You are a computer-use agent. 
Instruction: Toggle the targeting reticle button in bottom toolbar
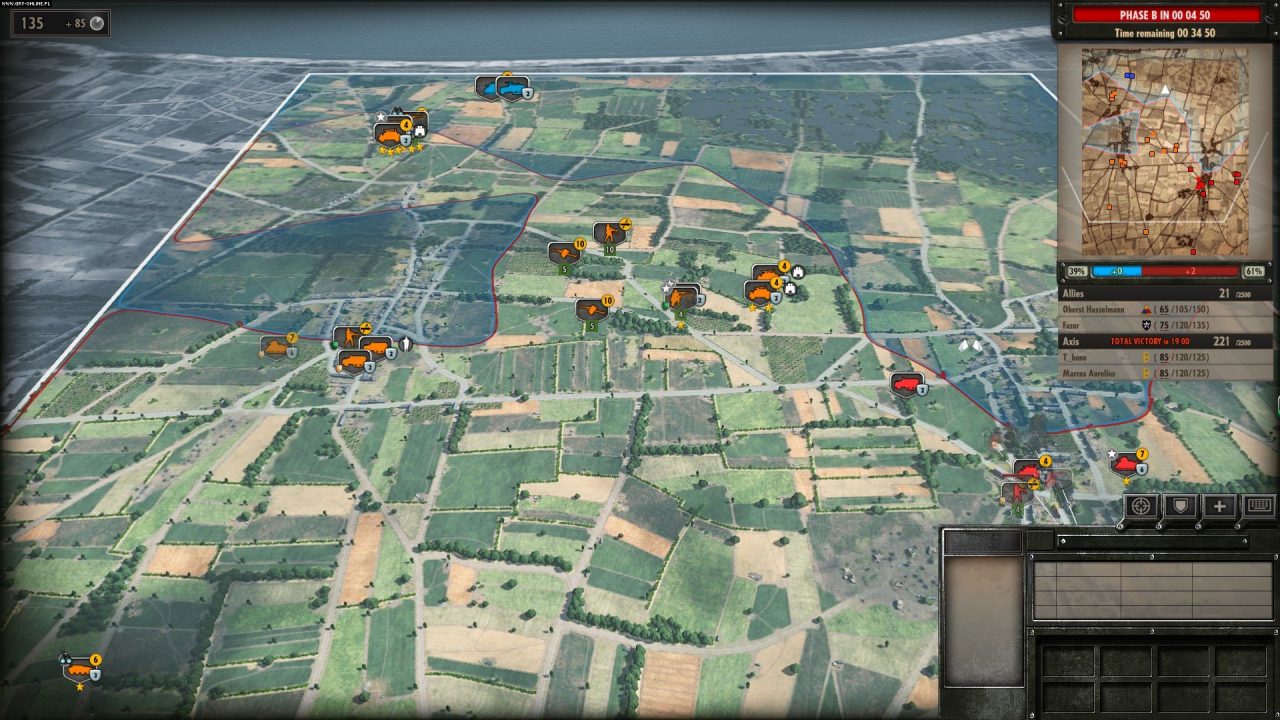(1138, 507)
